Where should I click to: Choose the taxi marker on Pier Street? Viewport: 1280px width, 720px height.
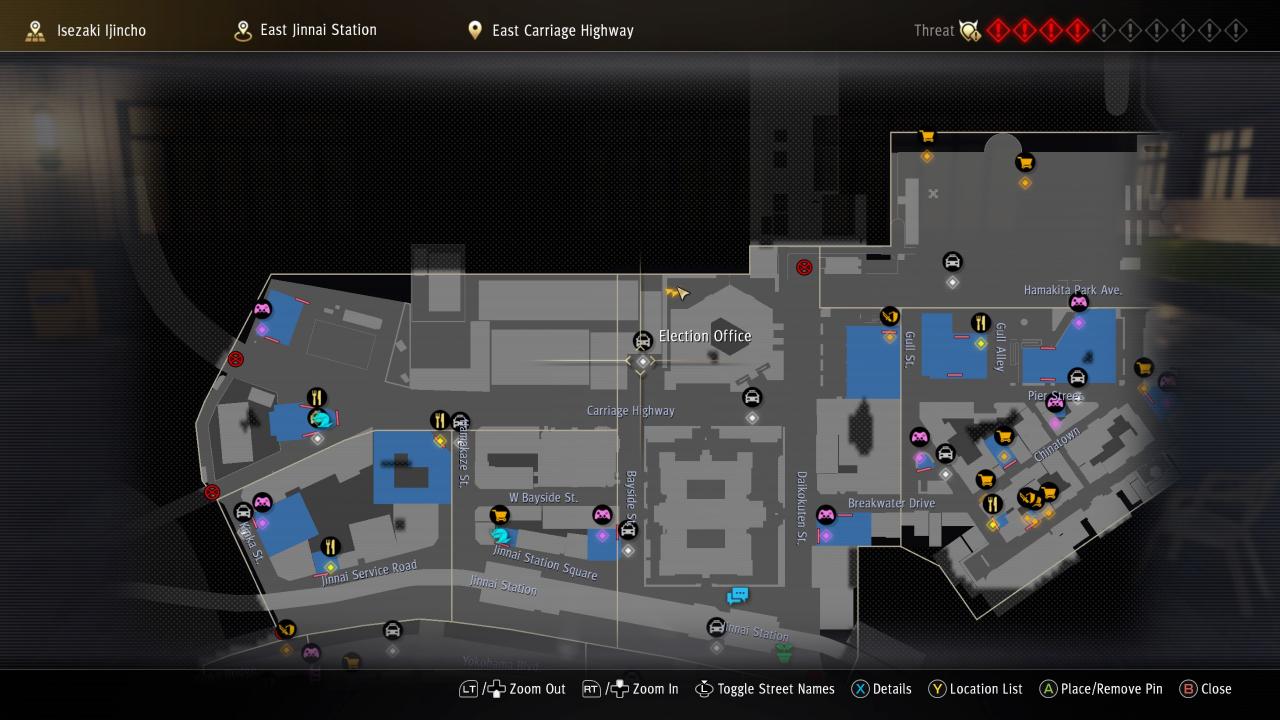tap(1077, 378)
